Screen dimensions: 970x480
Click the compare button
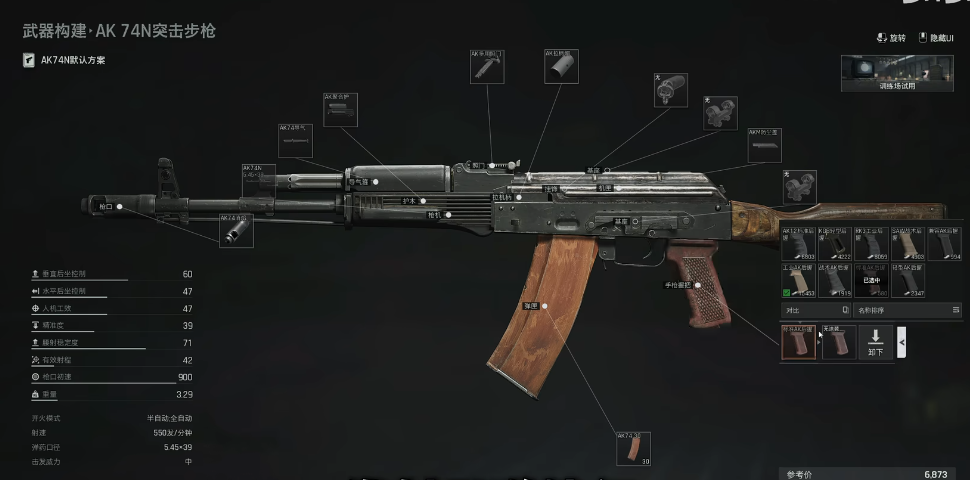(814, 310)
